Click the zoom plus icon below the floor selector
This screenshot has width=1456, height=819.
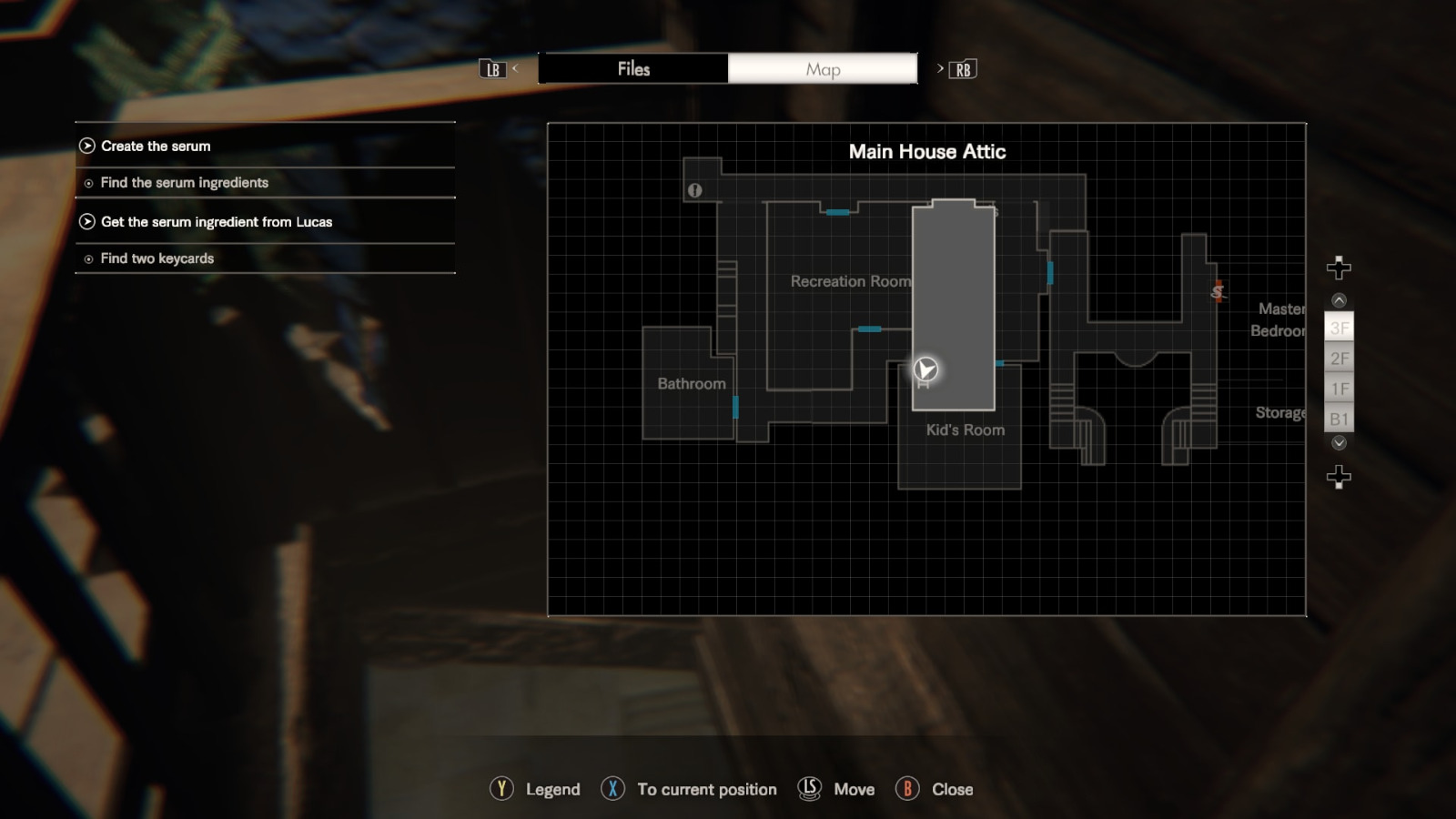(1337, 476)
